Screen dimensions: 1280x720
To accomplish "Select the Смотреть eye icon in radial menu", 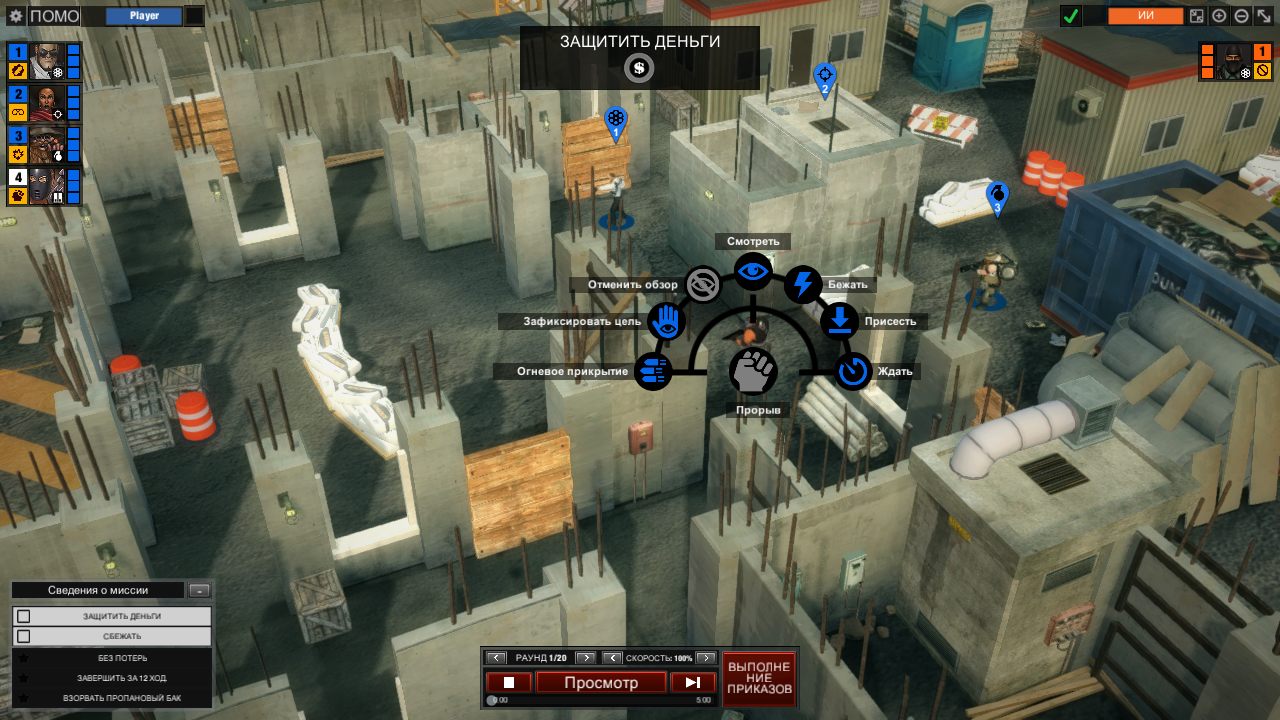I will pos(753,270).
